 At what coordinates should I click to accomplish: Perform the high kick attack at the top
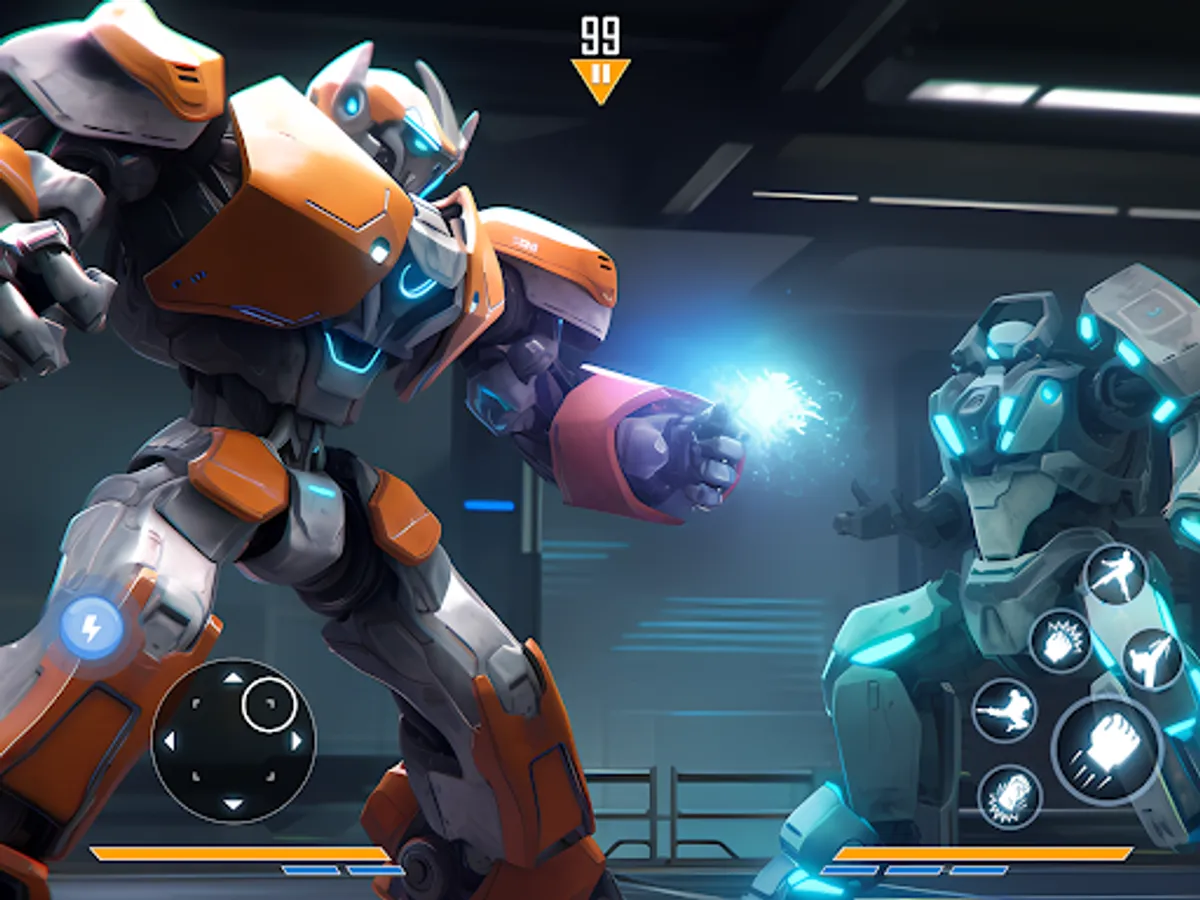(x=1115, y=574)
